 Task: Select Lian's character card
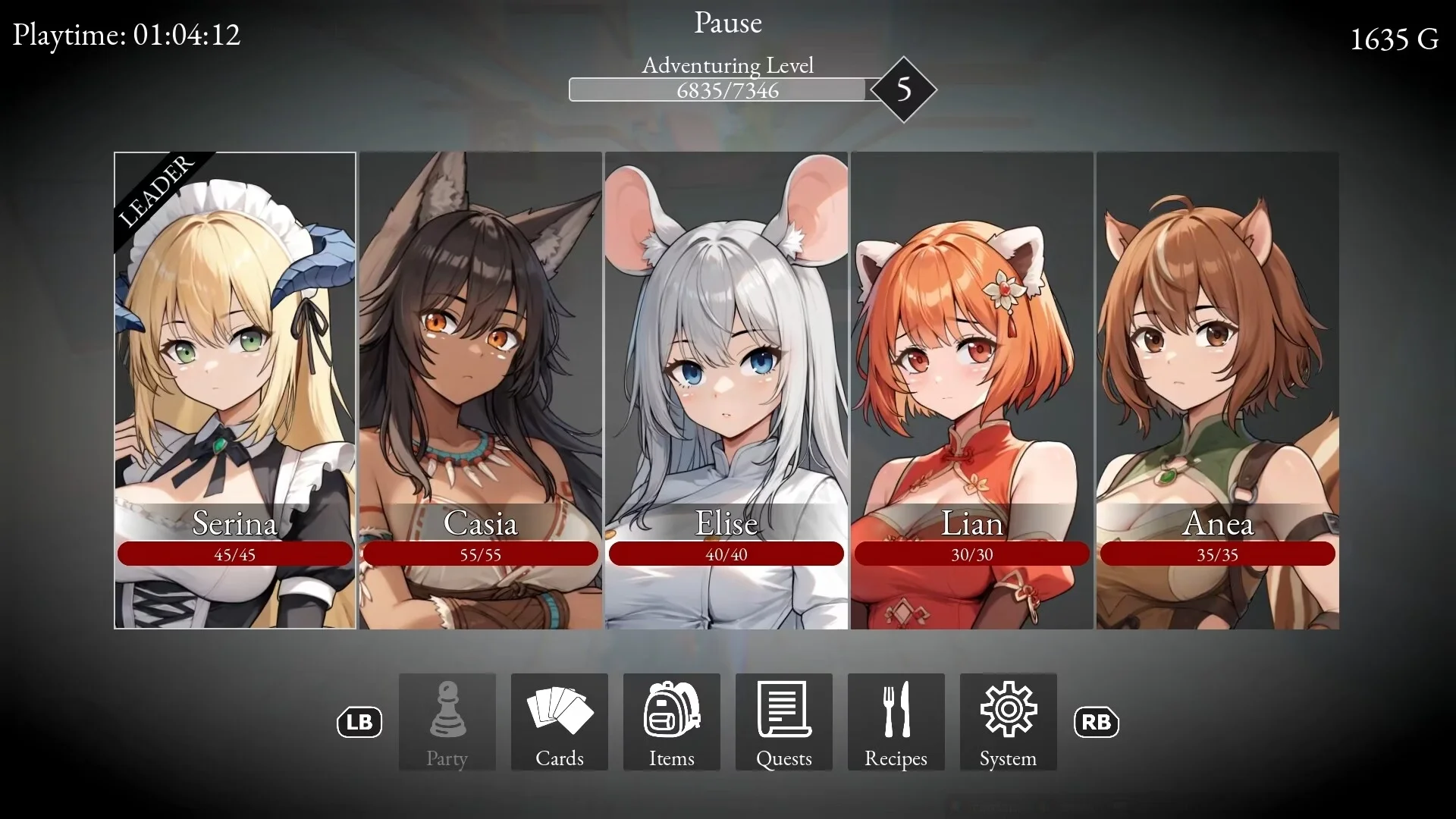tap(972, 390)
